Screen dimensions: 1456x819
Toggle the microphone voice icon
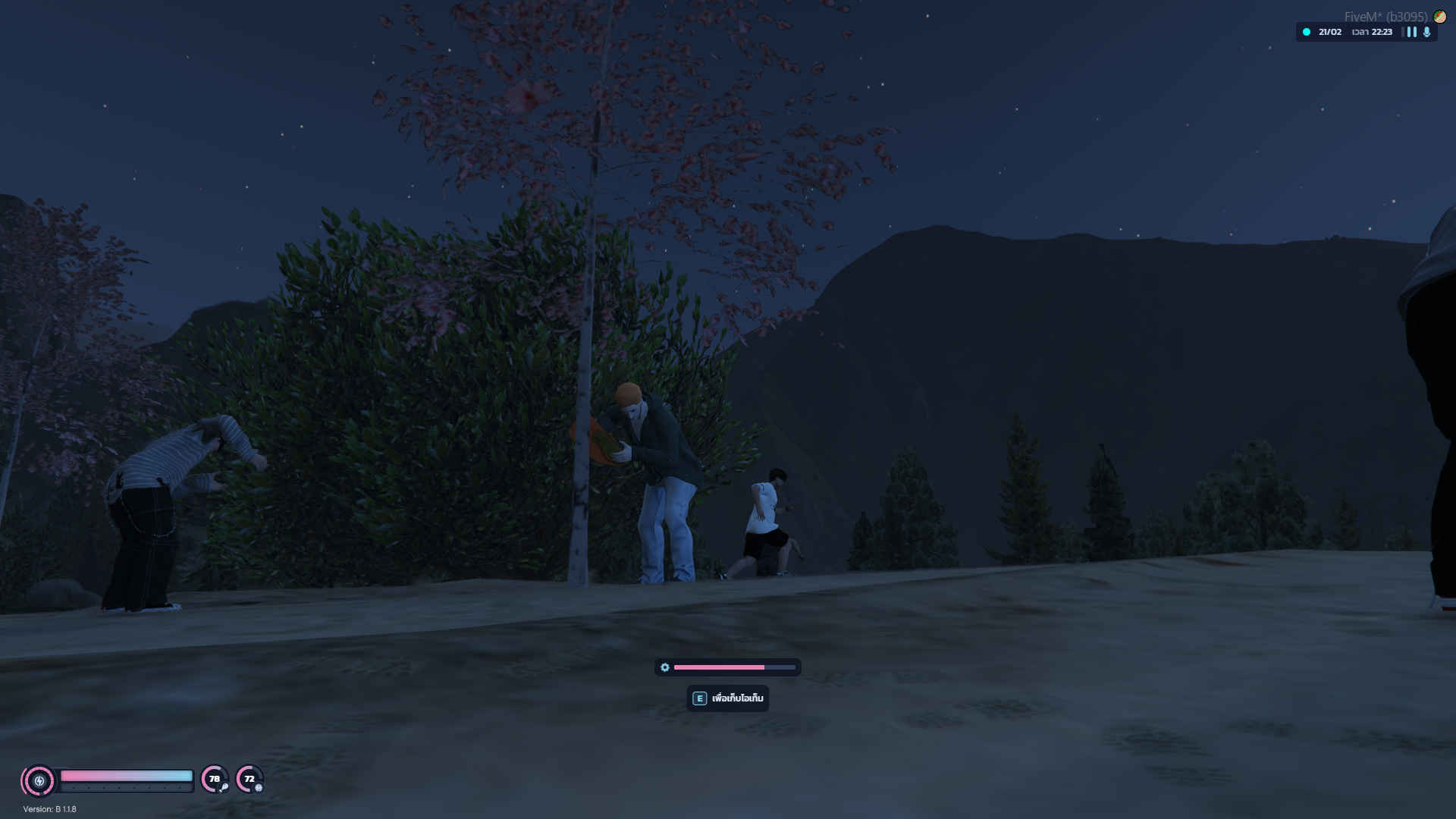[x=1426, y=32]
